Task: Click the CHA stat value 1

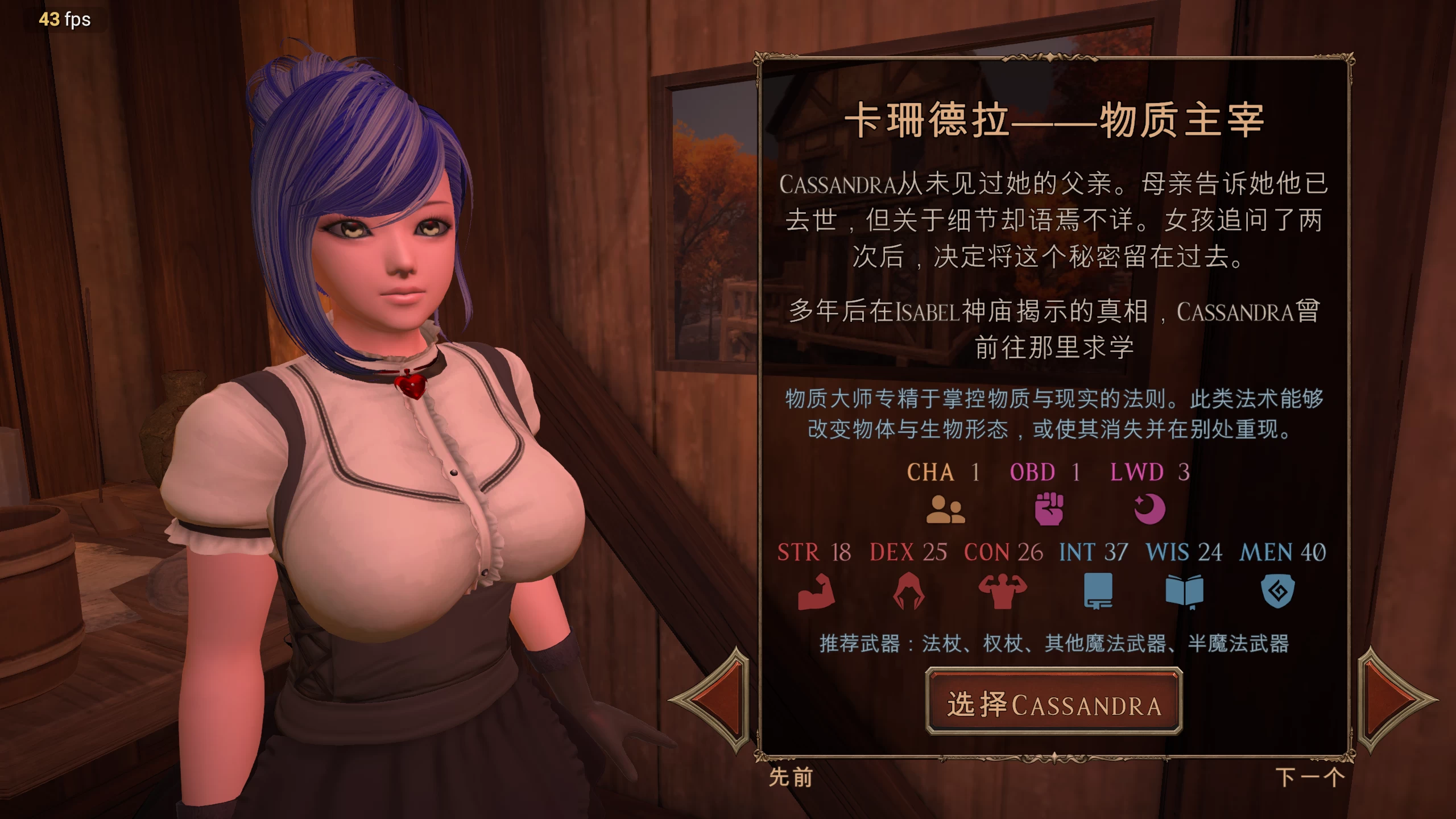Action: pyautogui.click(x=975, y=472)
